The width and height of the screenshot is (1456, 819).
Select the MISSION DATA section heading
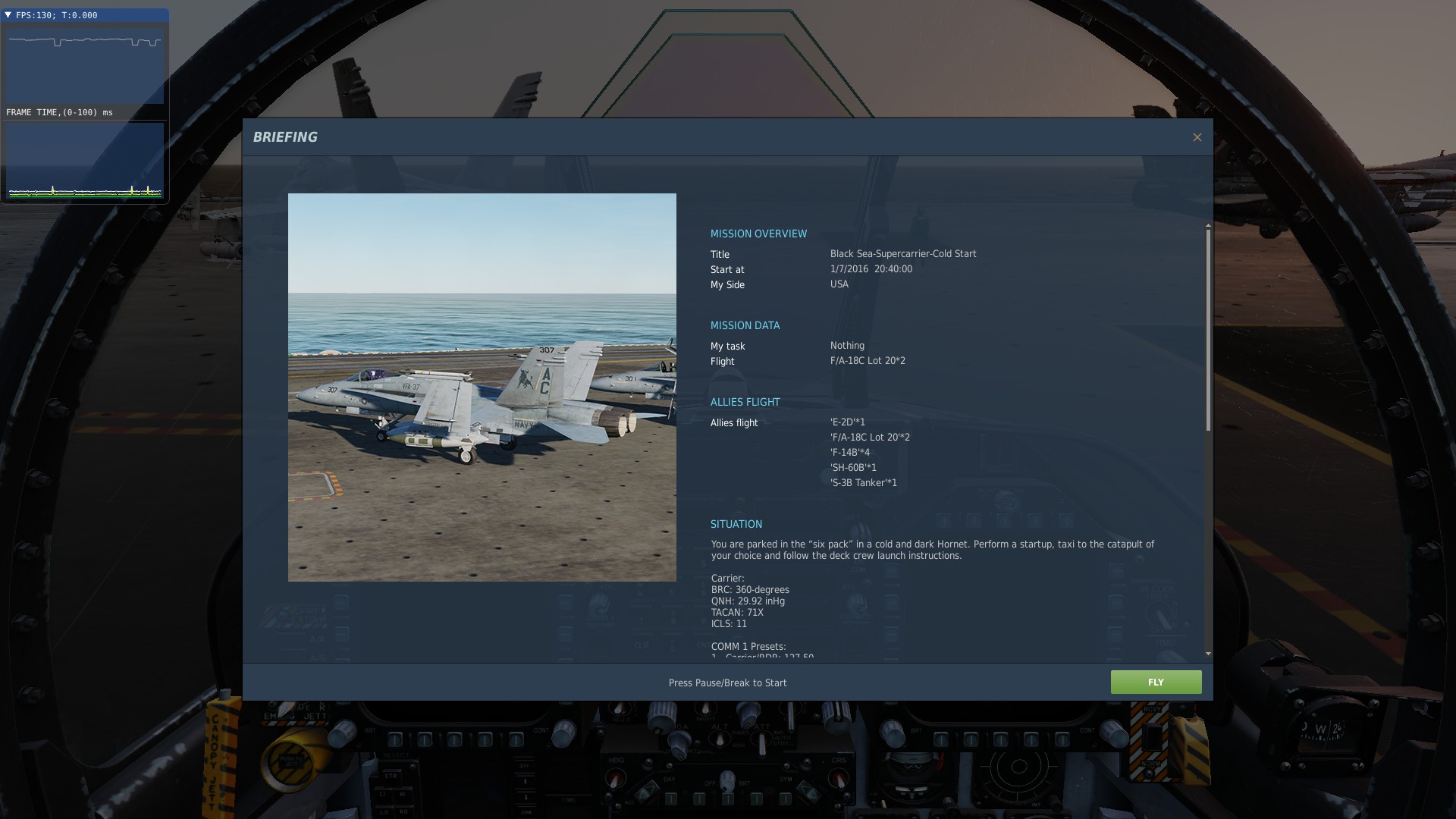pyautogui.click(x=745, y=325)
